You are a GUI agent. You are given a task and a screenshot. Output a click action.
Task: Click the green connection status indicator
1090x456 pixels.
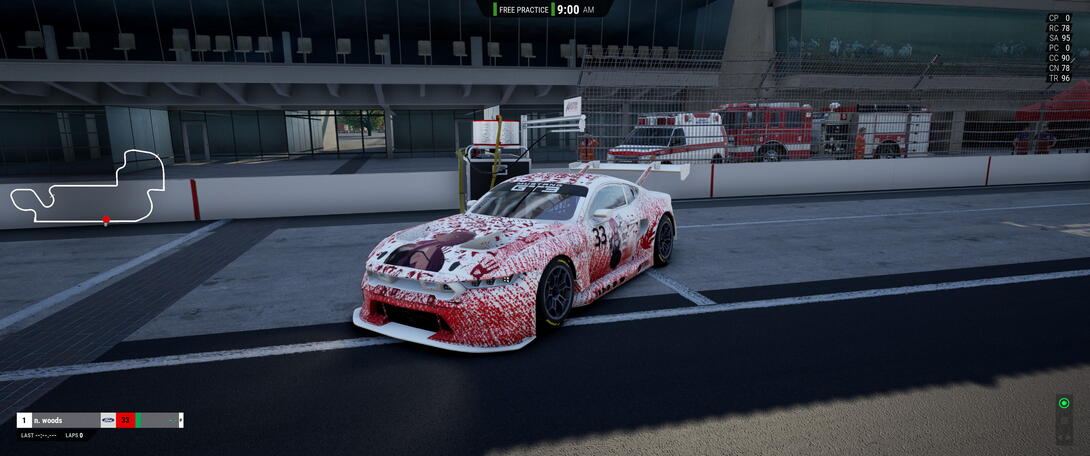click(1064, 404)
